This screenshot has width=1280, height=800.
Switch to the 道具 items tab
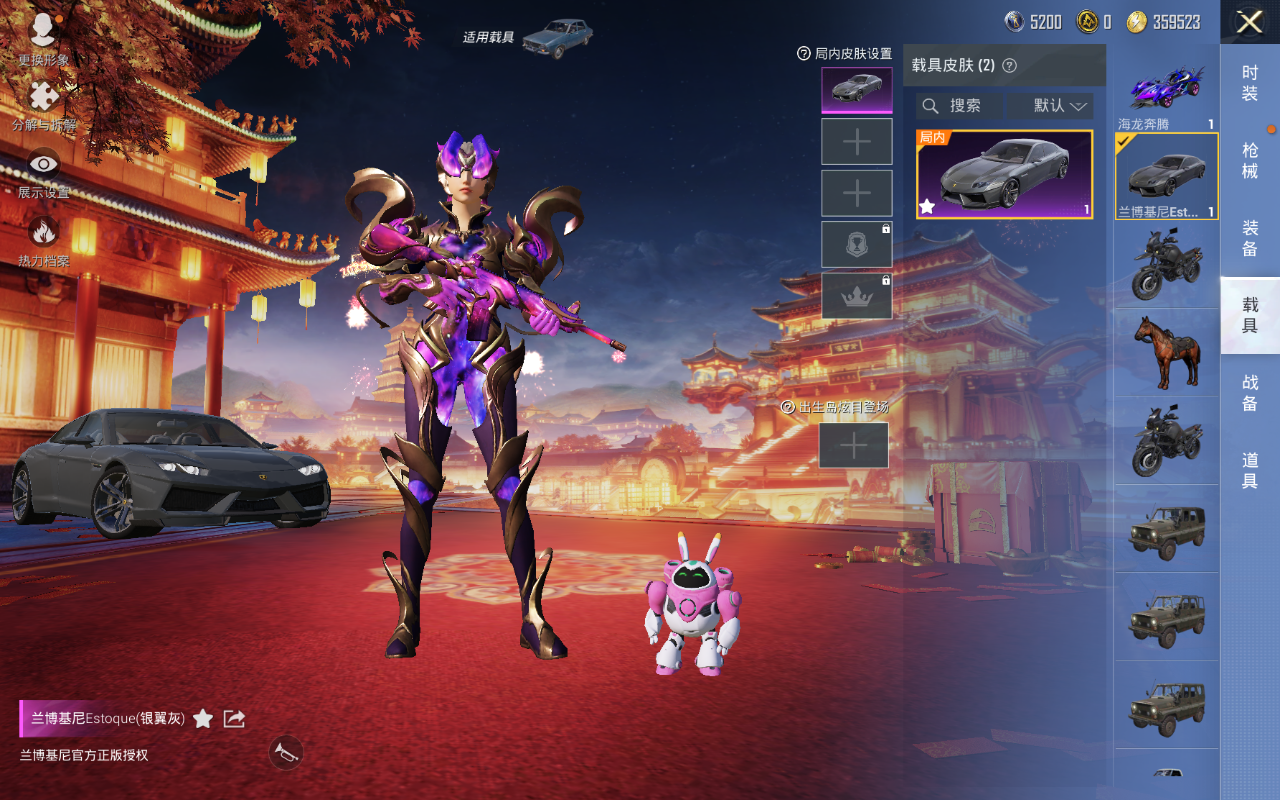pyautogui.click(x=1250, y=470)
